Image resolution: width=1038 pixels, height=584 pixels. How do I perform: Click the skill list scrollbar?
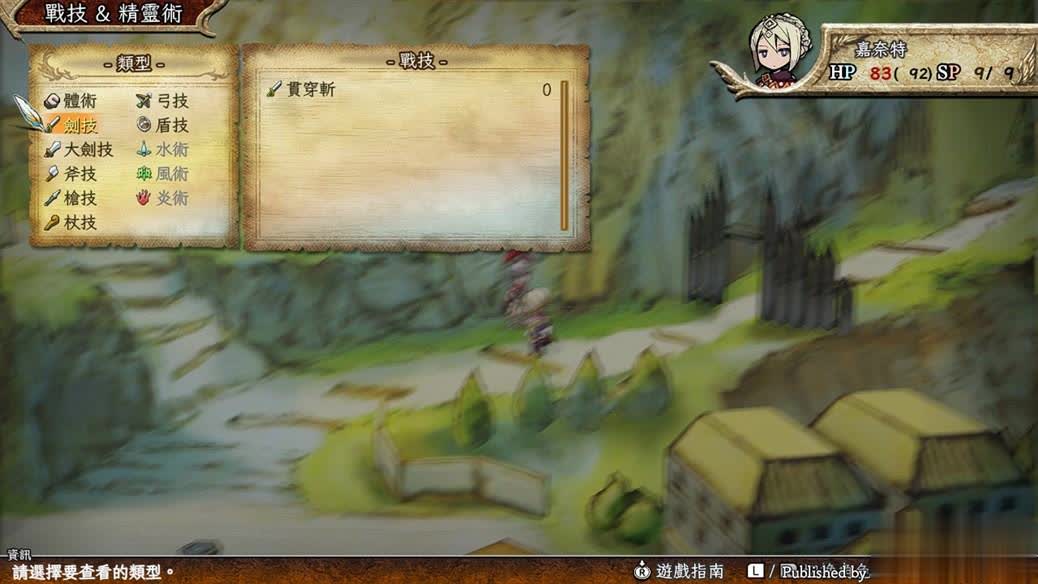(x=564, y=155)
